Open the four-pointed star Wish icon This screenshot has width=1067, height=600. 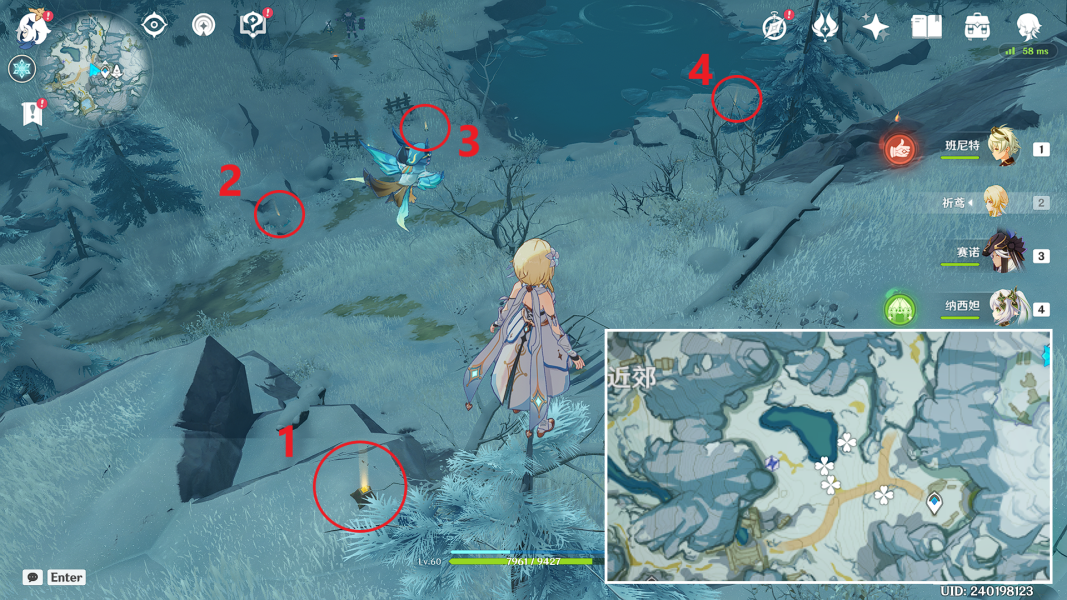click(876, 27)
